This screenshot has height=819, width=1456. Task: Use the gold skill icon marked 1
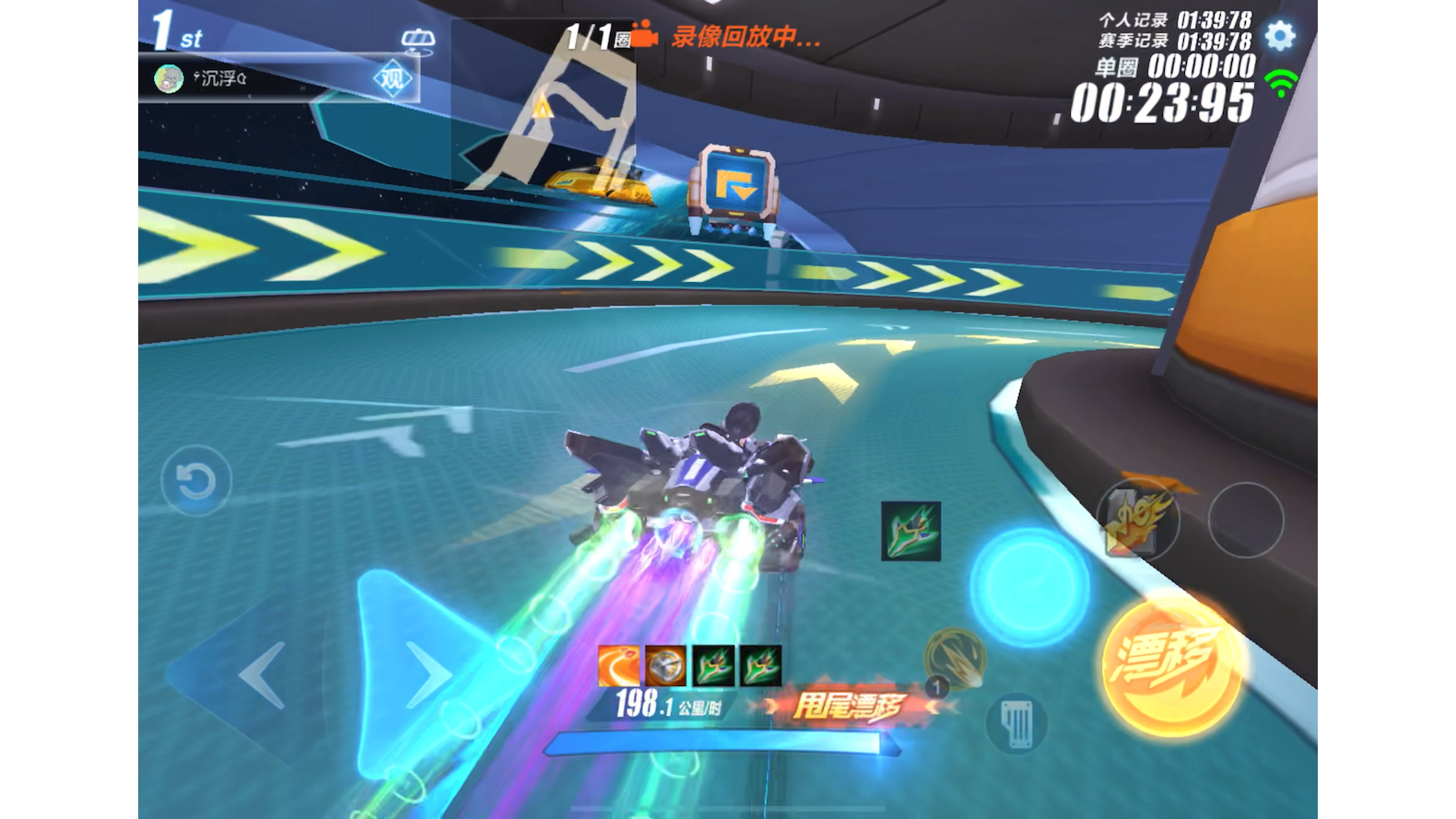coord(954,659)
